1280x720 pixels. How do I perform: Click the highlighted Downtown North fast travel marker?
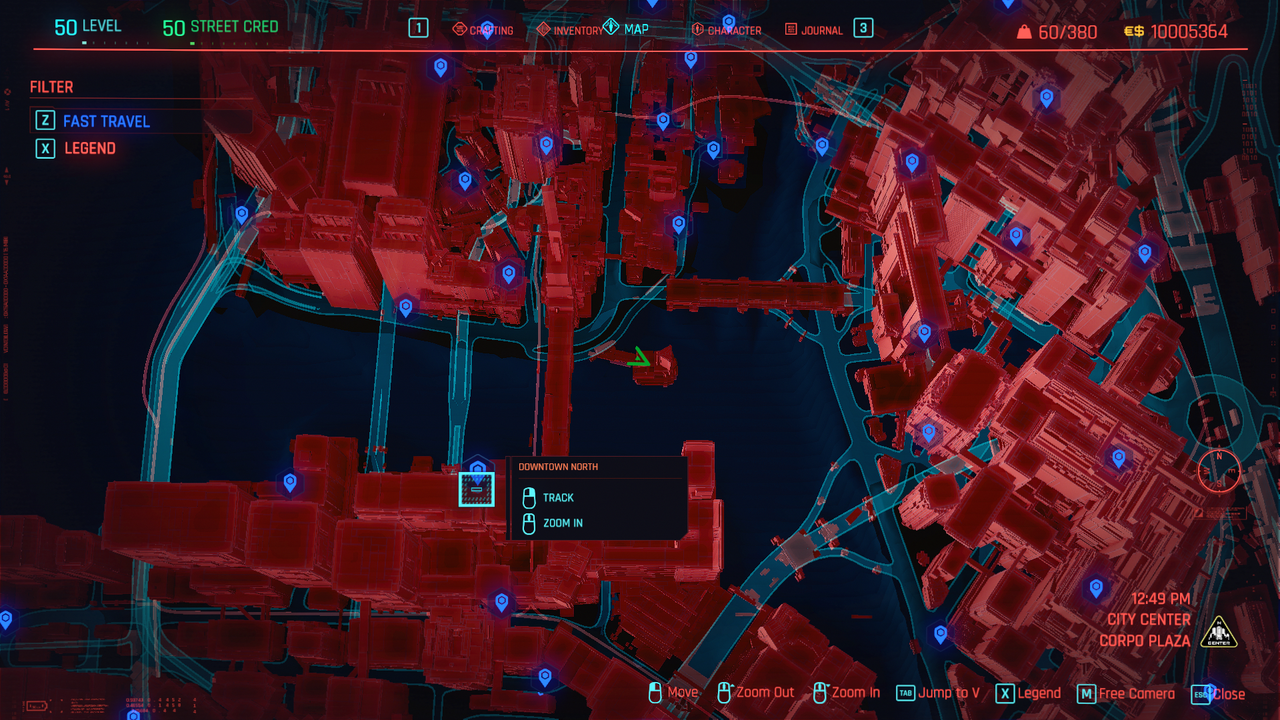pyautogui.click(x=477, y=489)
